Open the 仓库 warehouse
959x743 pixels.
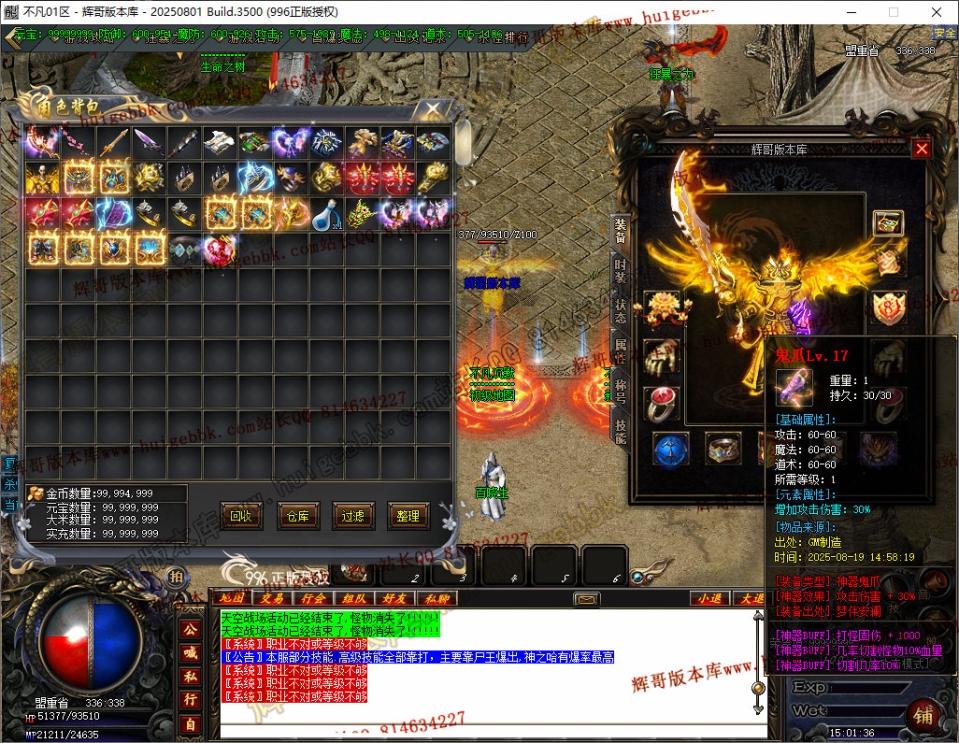[297, 516]
